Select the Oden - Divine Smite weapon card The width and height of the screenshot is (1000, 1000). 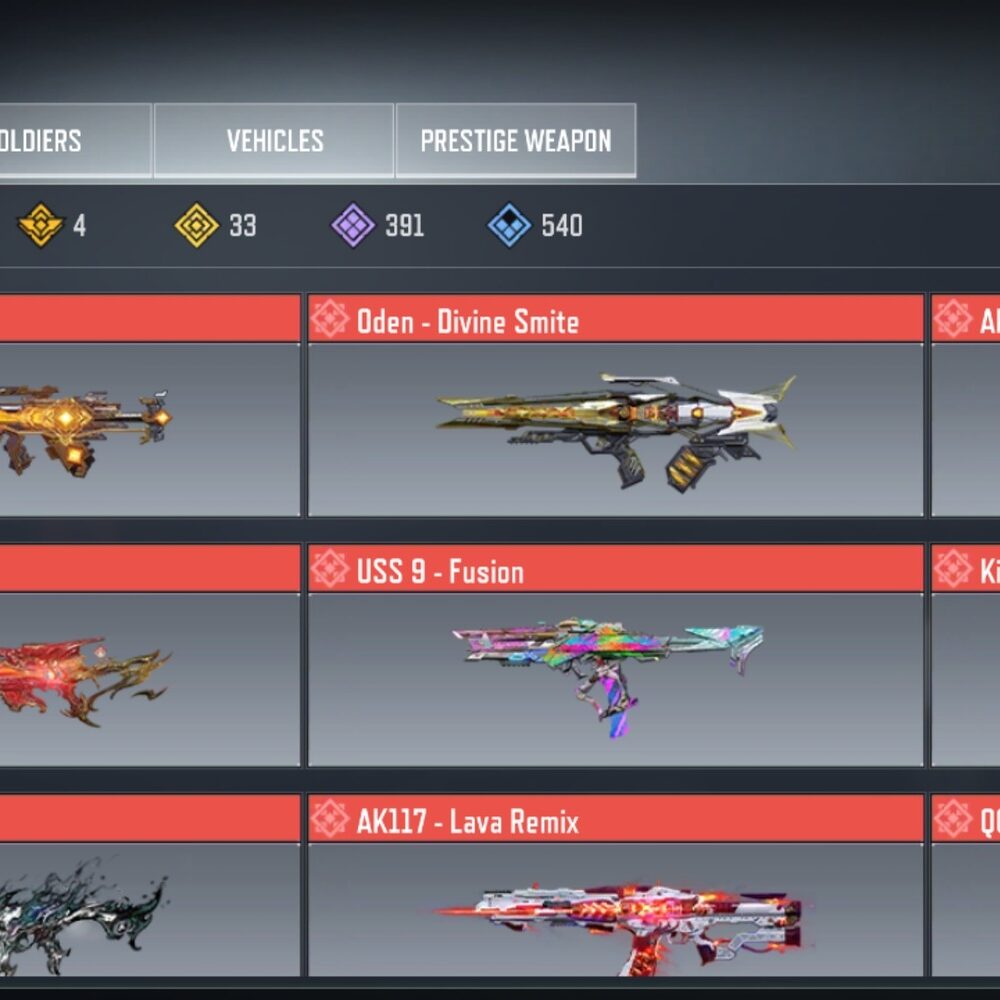pyautogui.click(x=615, y=429)
